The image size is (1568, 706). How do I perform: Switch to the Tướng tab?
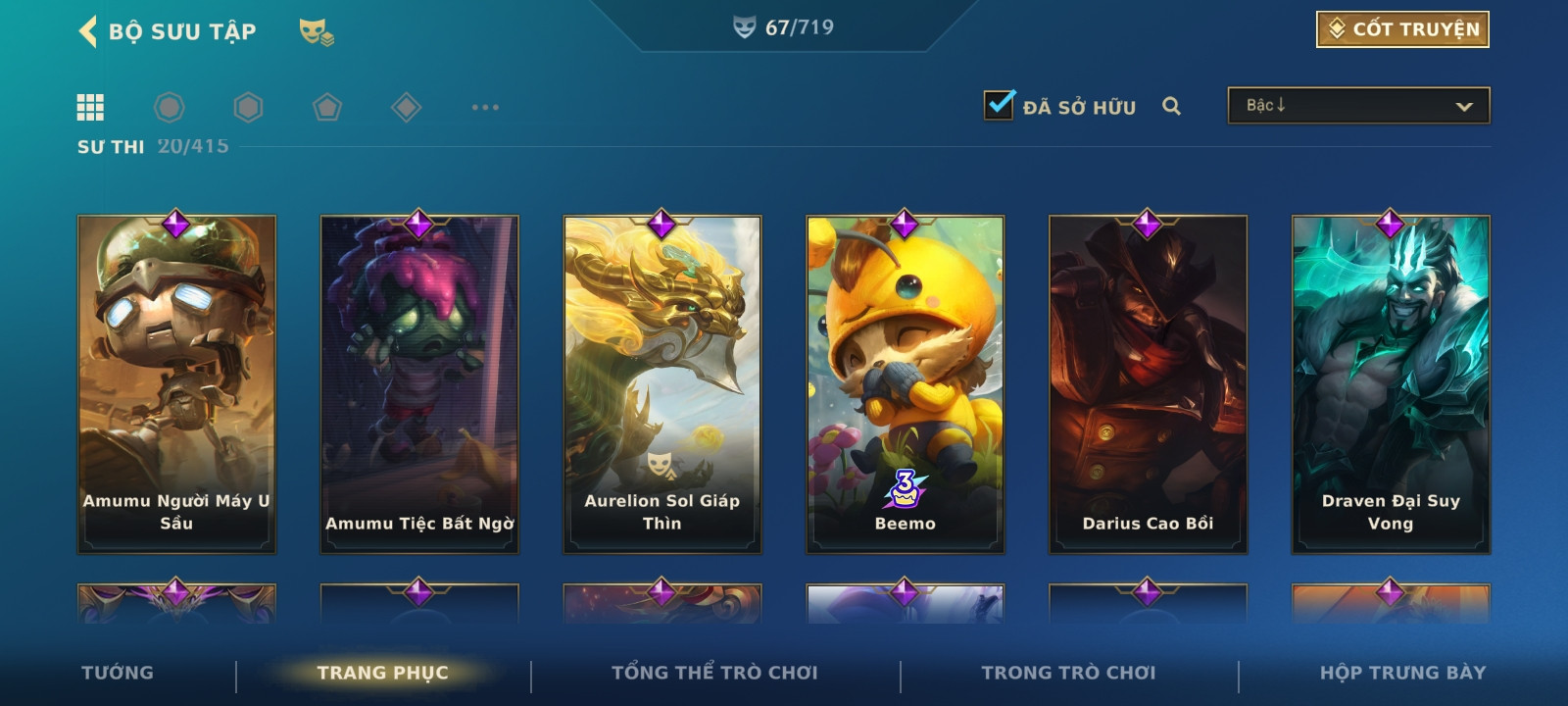(118, 673)
